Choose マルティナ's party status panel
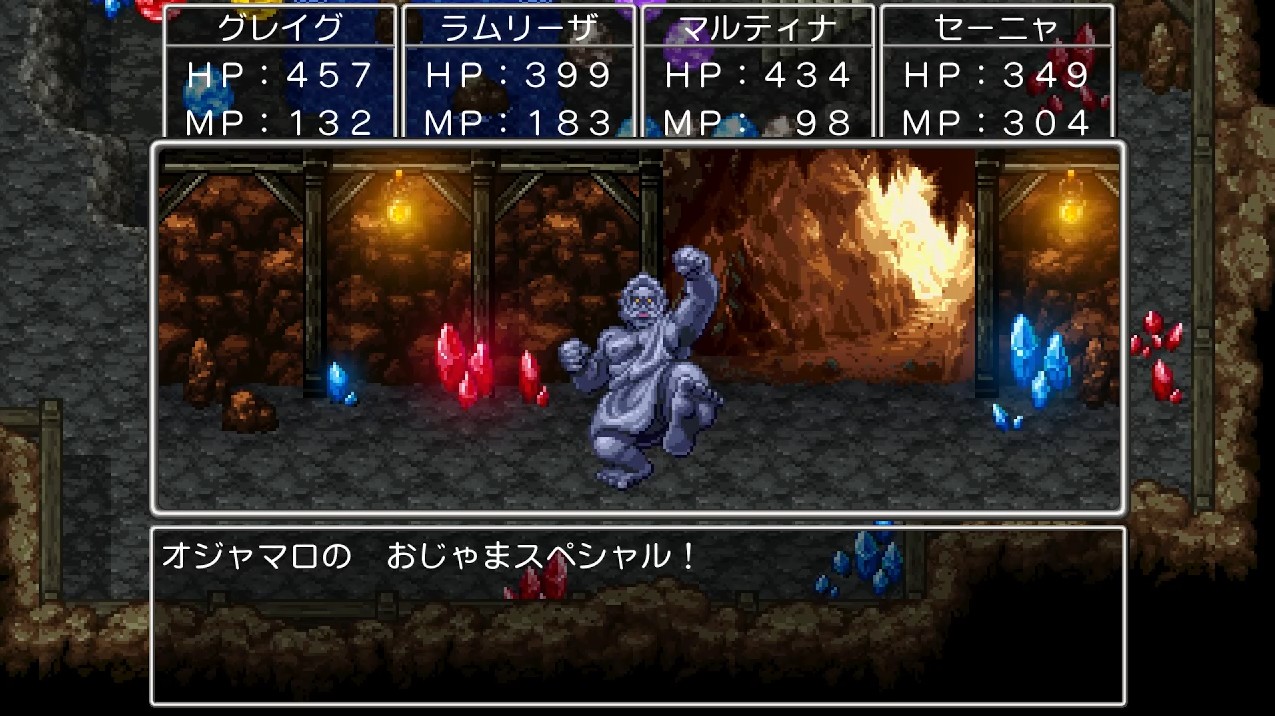 (757, 72)
